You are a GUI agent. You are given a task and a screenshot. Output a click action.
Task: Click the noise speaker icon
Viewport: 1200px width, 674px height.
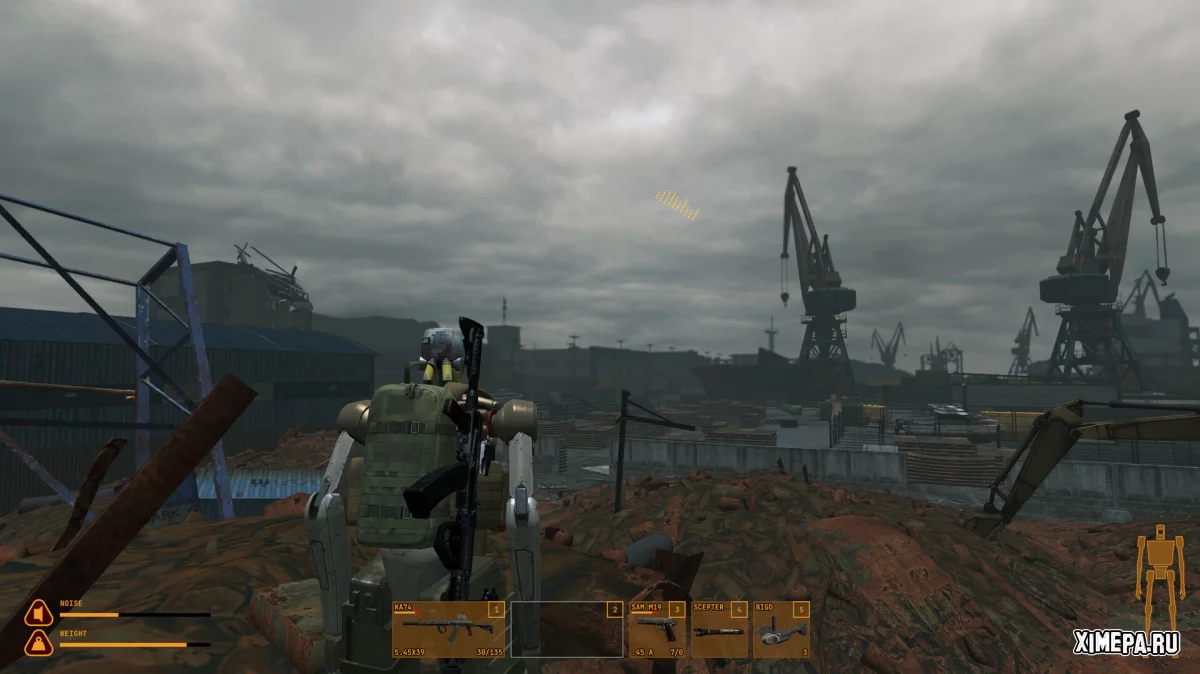[38, 613]
